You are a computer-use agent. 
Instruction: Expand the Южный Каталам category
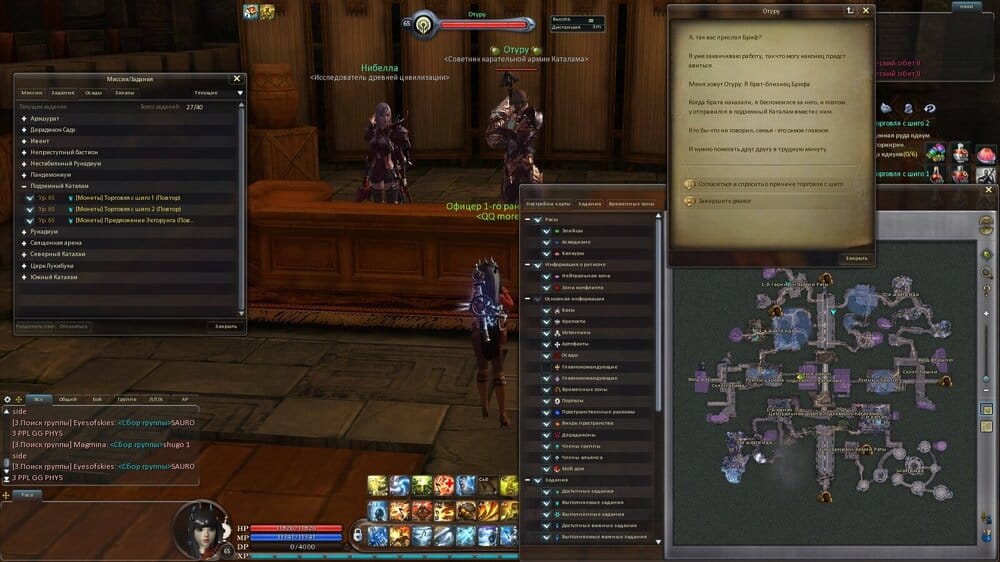coord(24,276)
